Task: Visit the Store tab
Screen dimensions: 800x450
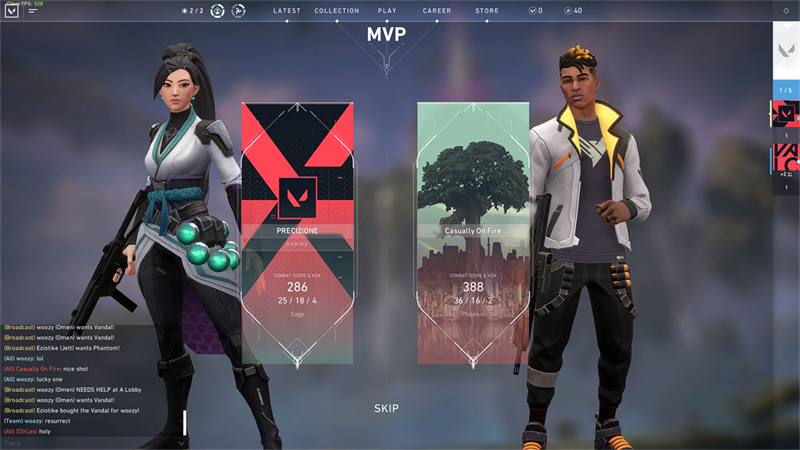Action: click(487, 11)
